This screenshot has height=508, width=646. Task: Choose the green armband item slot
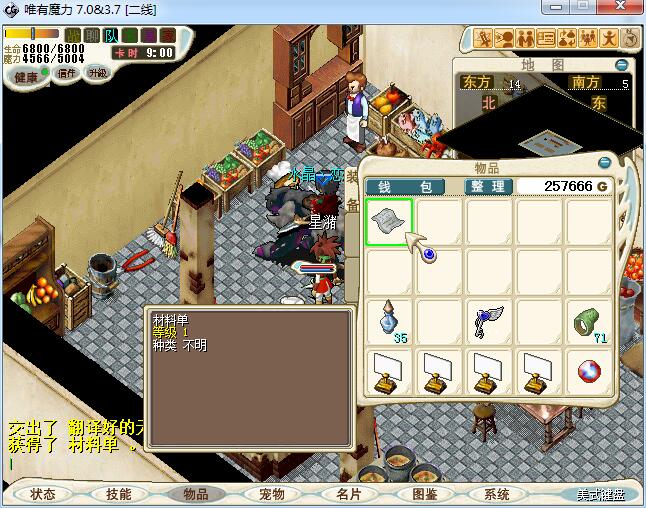pos(589,321)
